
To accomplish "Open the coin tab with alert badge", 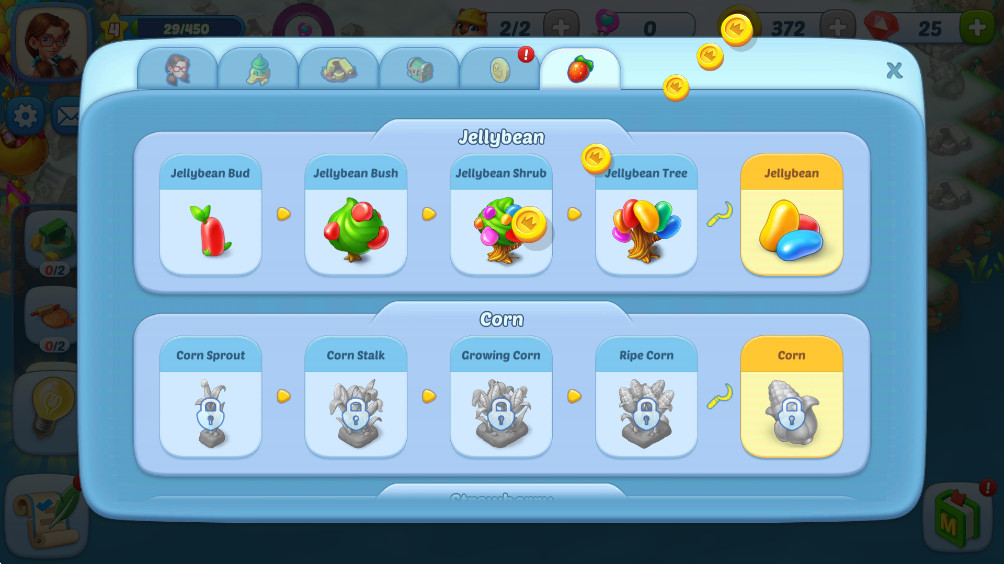I will pyautogui.click(x=500, y=69).
